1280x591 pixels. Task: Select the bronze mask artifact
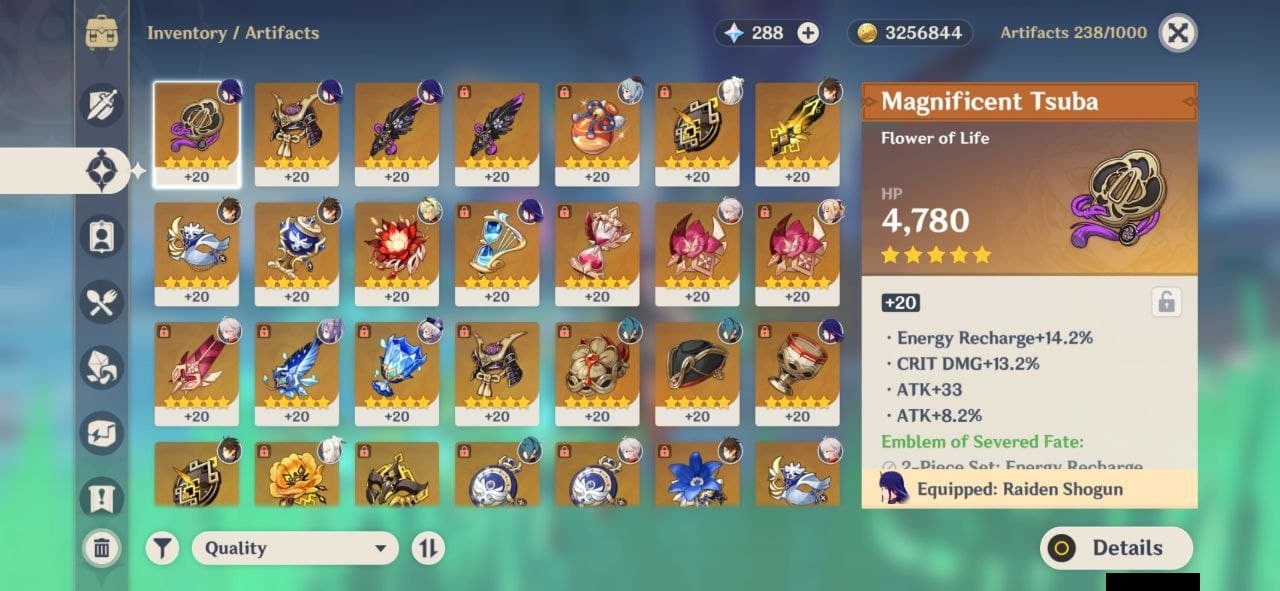[x=596, y=373]
